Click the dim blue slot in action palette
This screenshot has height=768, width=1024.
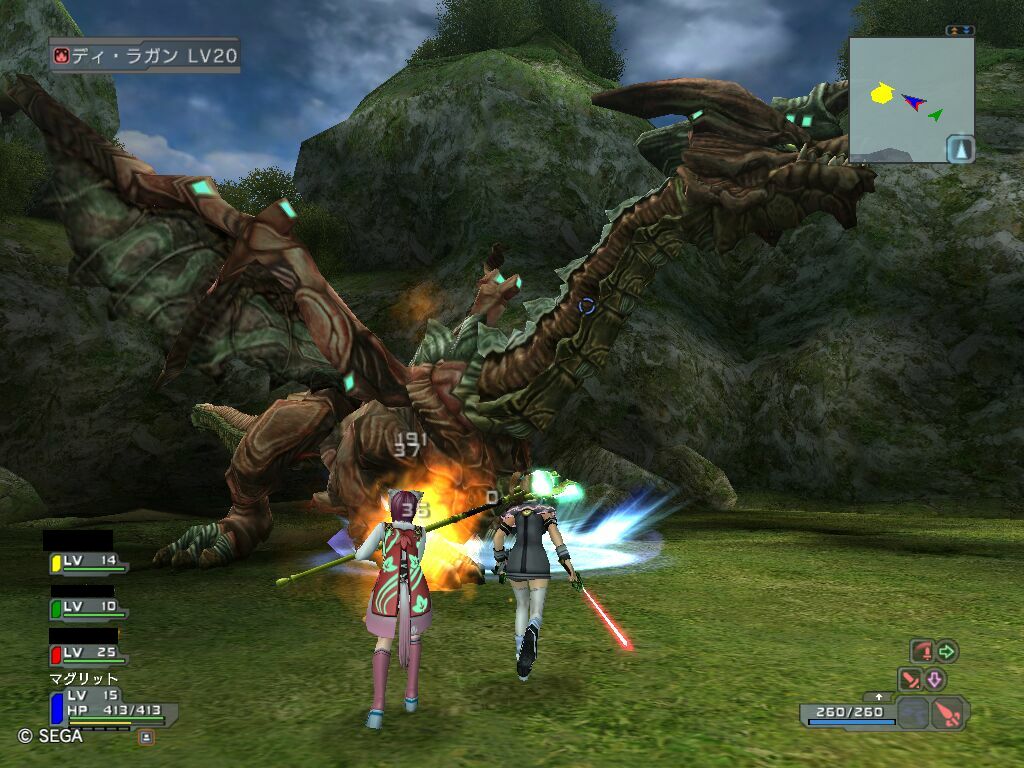pyautogui.click(x=912, y=714)
